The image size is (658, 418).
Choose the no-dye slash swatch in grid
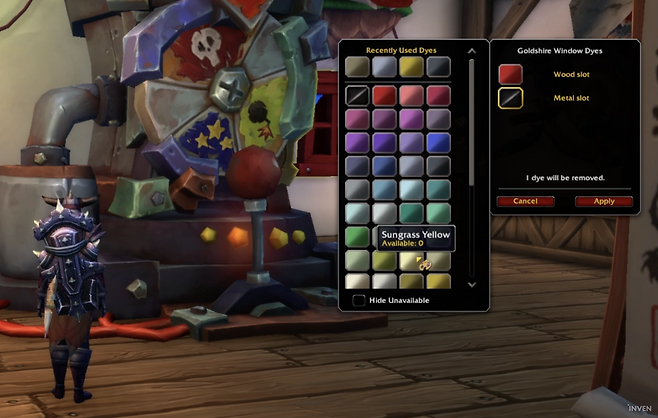pos(357,96)
